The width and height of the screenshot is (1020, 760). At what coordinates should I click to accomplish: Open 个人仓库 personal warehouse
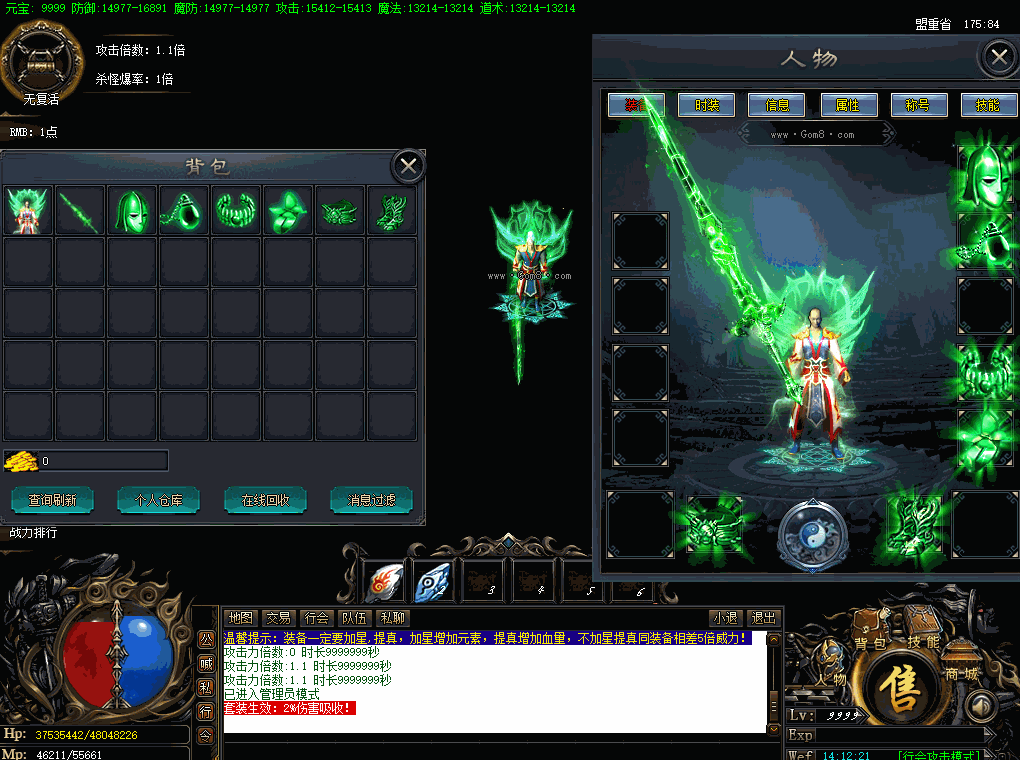(x=158, y=500)
